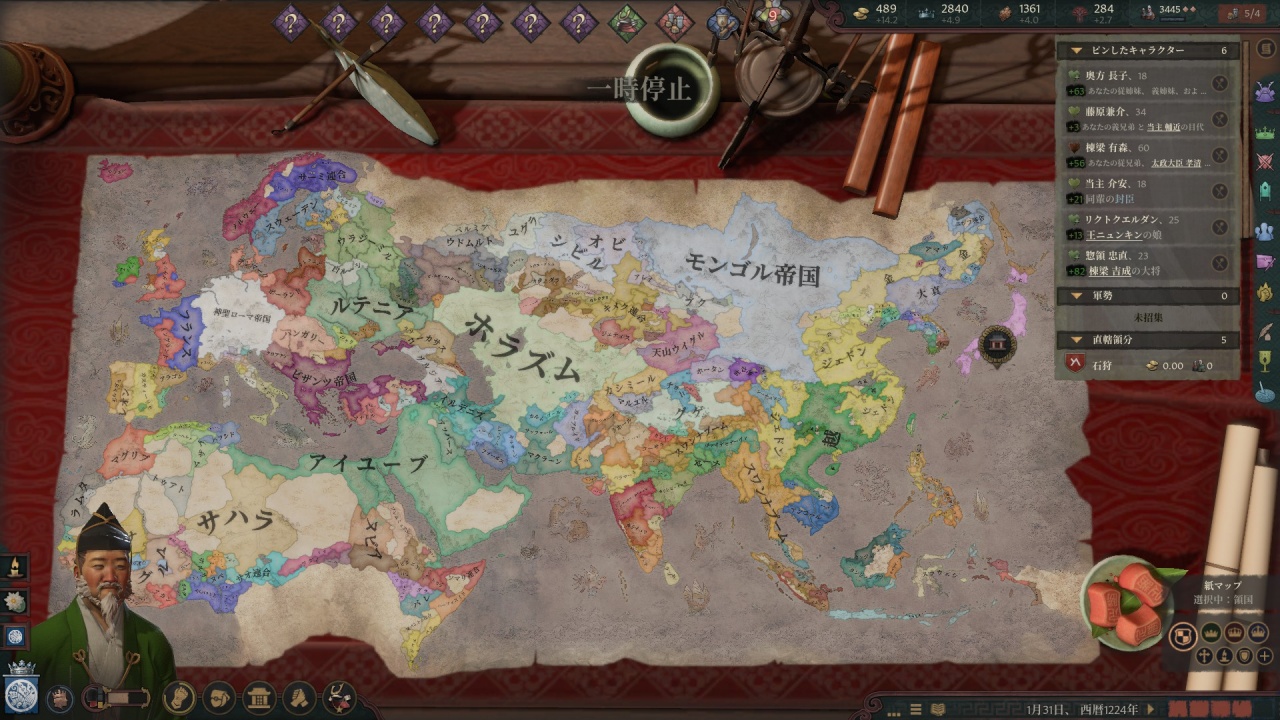Collapse the 直轄領分 domain section
The height and width of the screenshot is (720, 1280).
1076,340
